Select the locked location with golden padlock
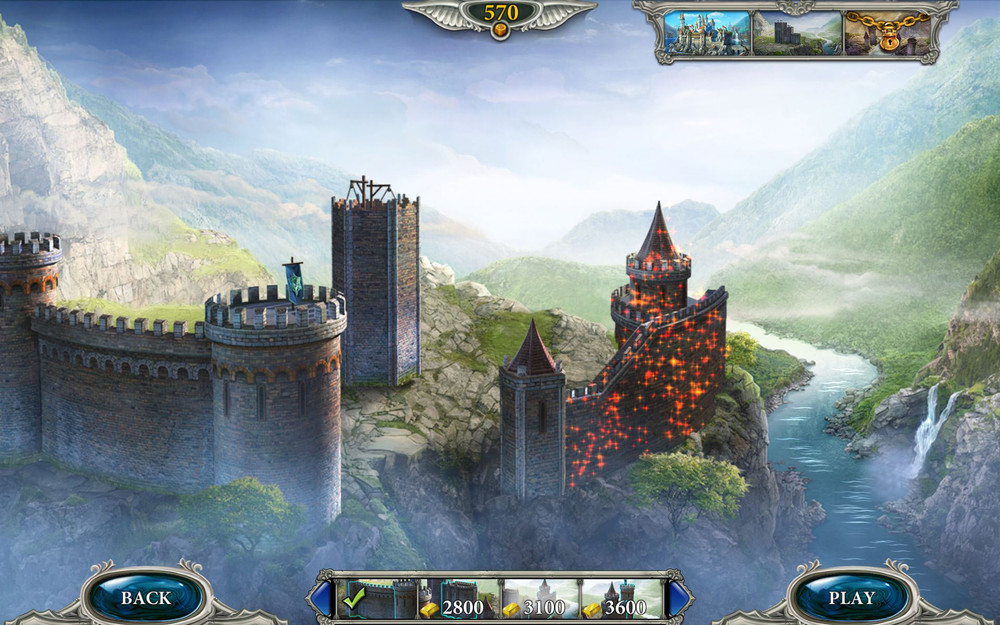This screenshot has width=1000, height=625. coord(886,33)
